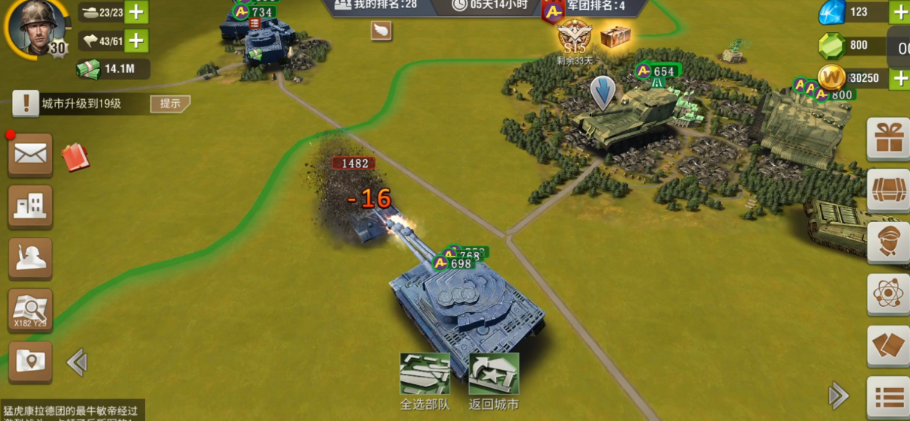This screenshot has height=421, width=910.
Task: Open the S15 season badge
Action: tap(575, 39)
